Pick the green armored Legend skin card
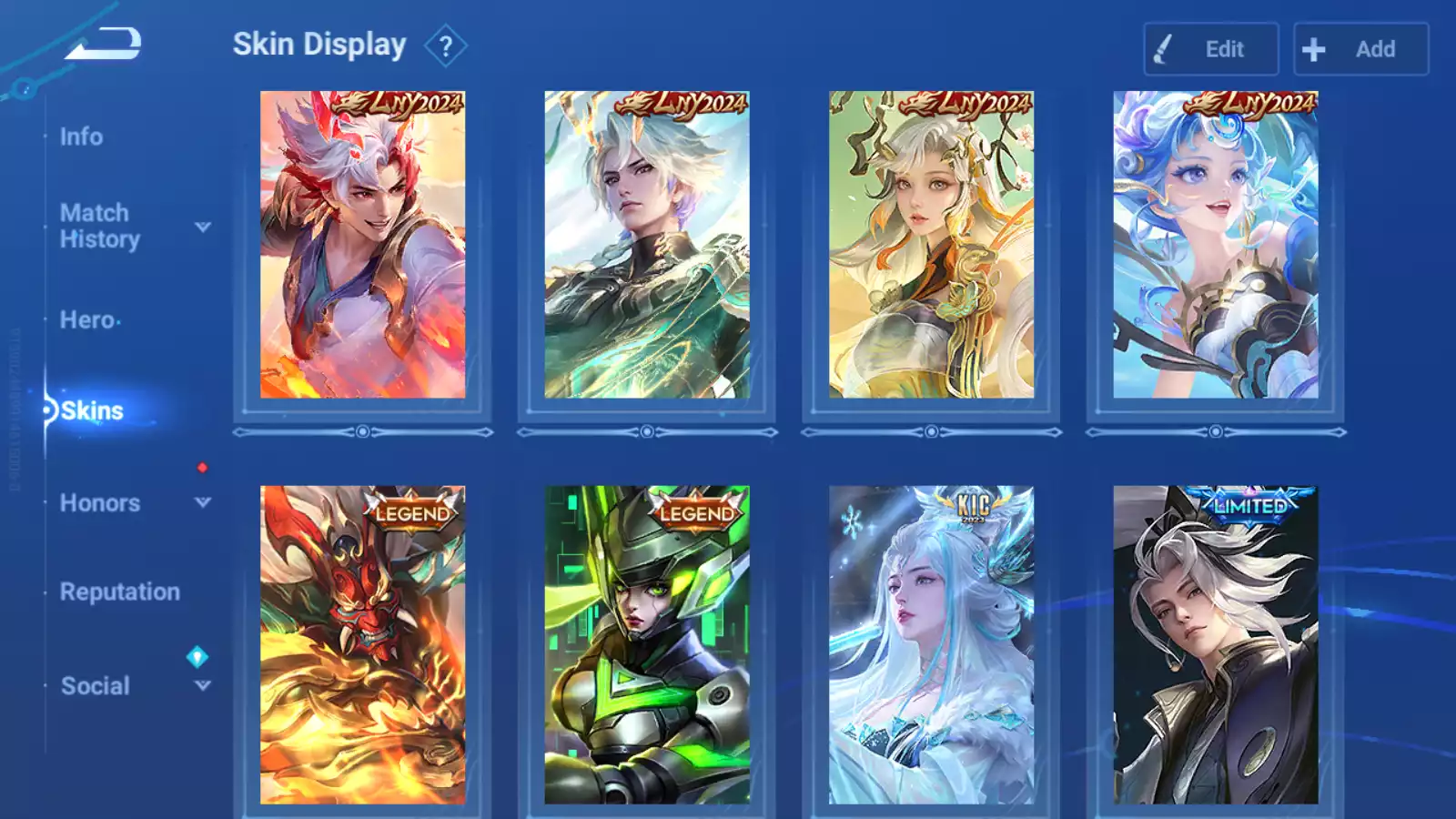Screen dimensions: 1456x819 point(647,644)
